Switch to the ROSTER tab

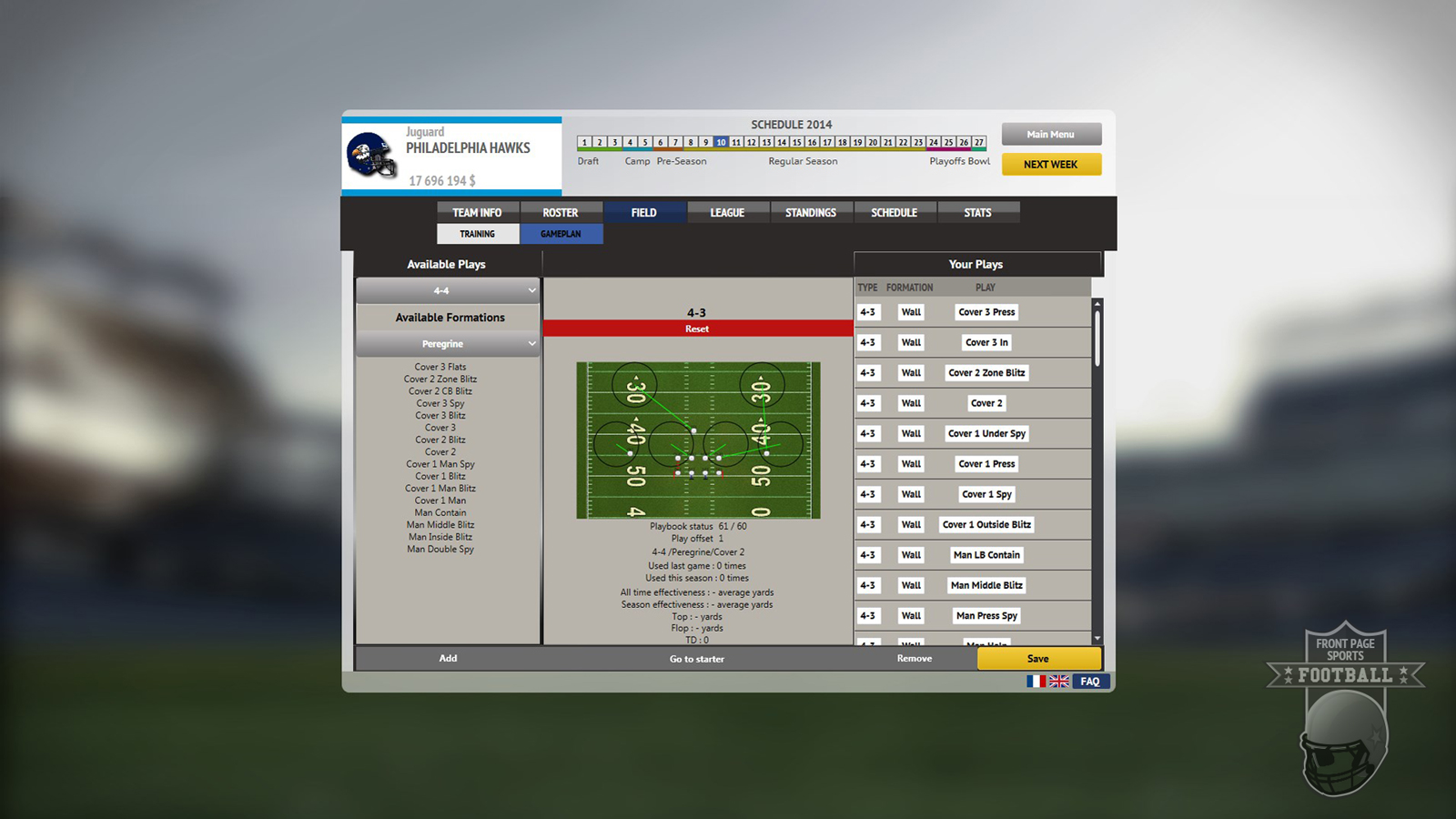coord(561,212)
